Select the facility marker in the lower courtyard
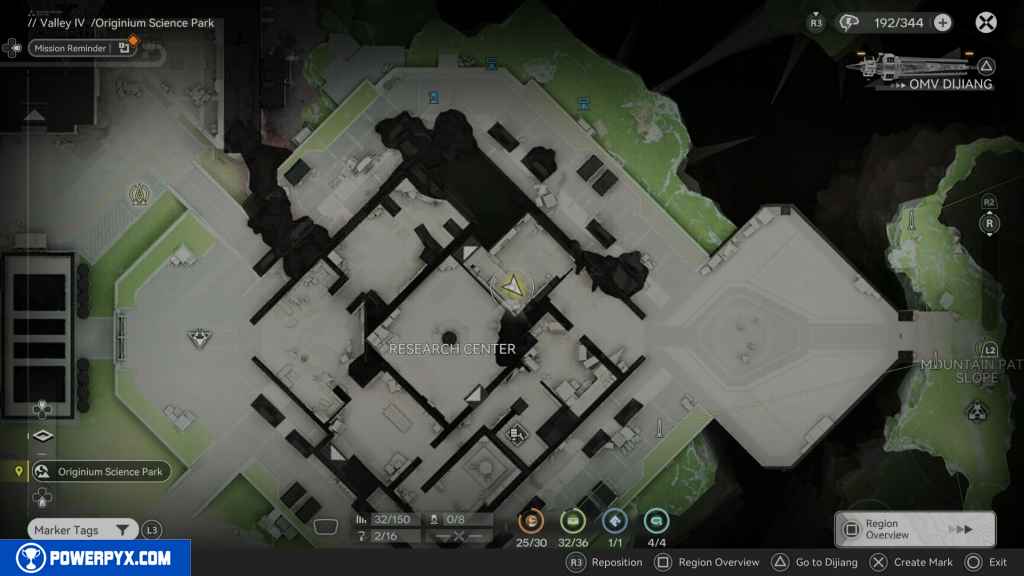This screenshot has height=576, width=1024. tap(517, 433)
